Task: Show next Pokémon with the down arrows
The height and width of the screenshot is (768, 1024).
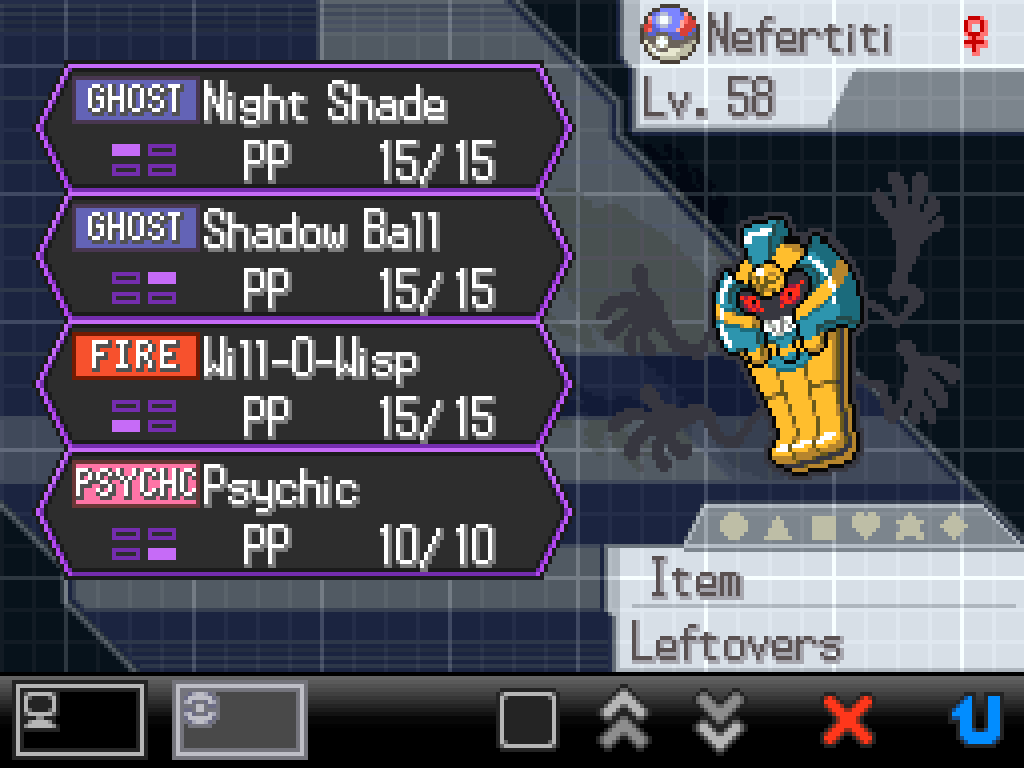Action: [719, 719]
